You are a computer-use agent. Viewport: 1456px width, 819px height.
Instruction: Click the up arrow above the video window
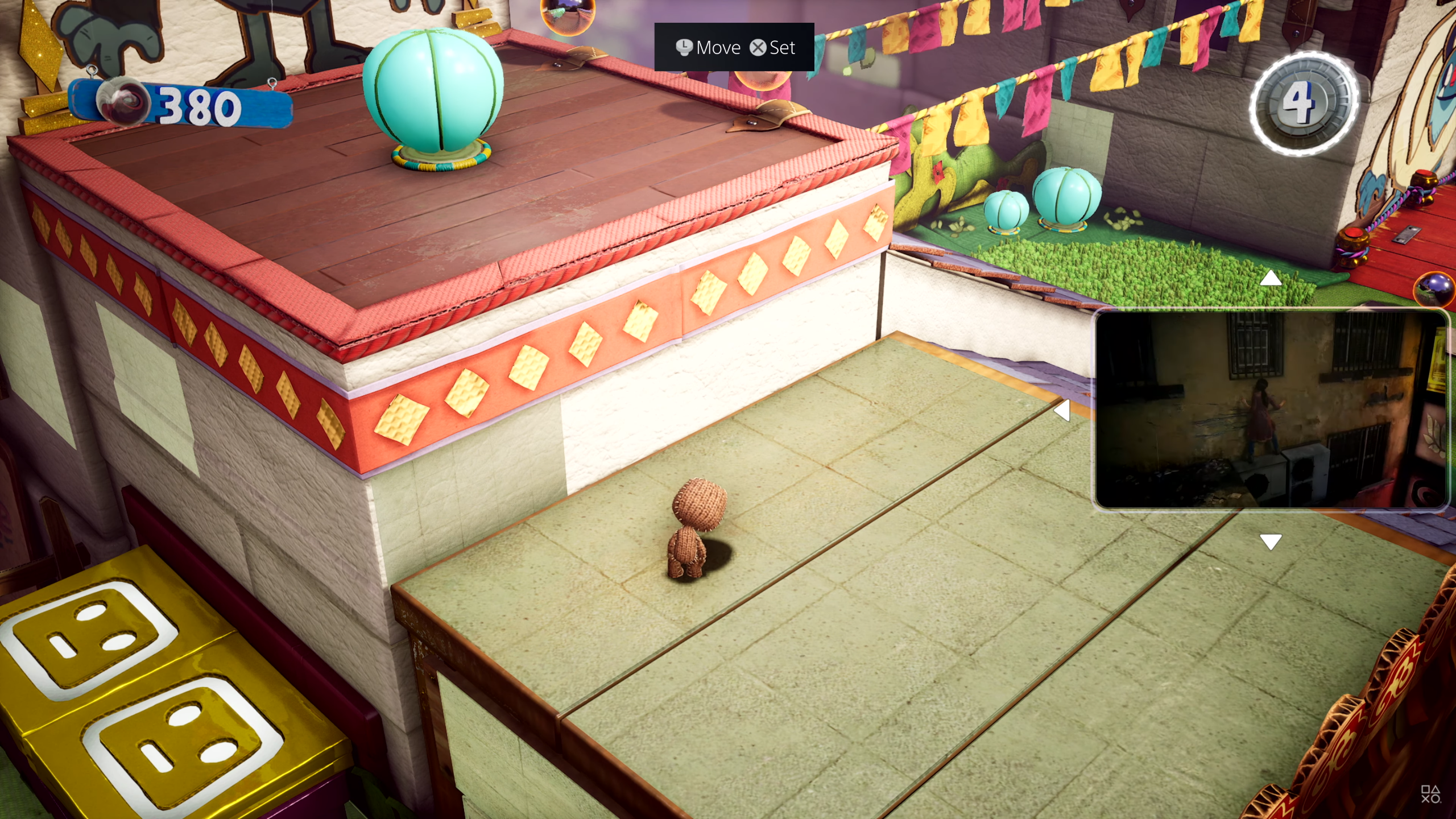(1271, 278)
